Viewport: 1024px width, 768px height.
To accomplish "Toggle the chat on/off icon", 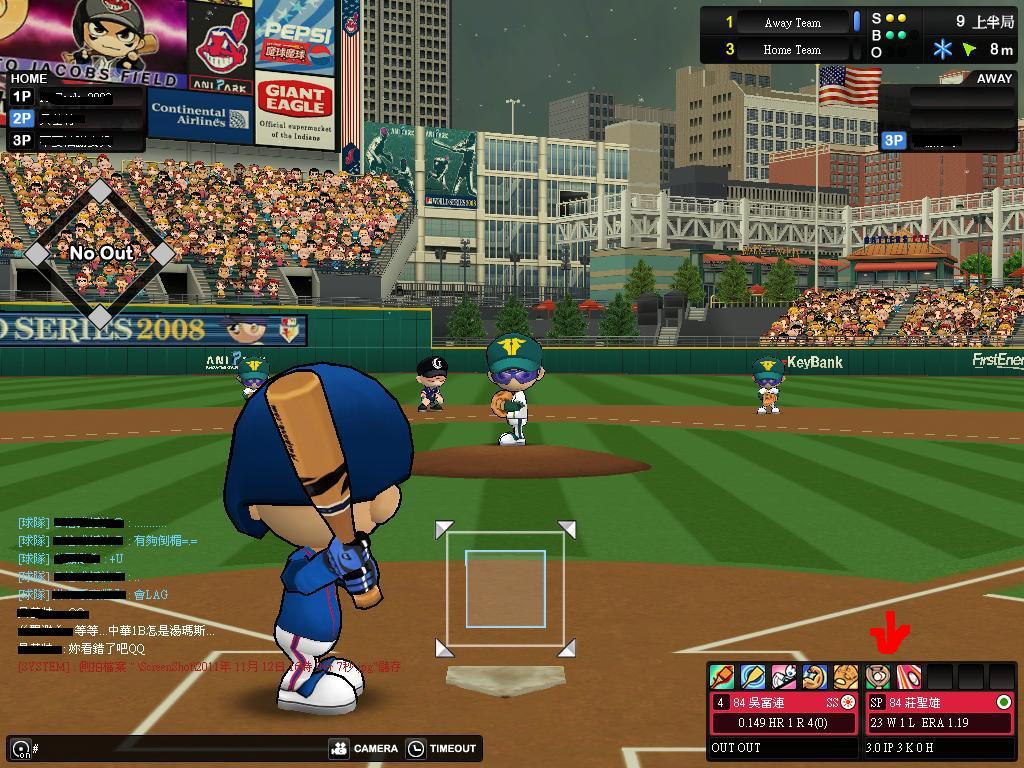I will [20, 748].
